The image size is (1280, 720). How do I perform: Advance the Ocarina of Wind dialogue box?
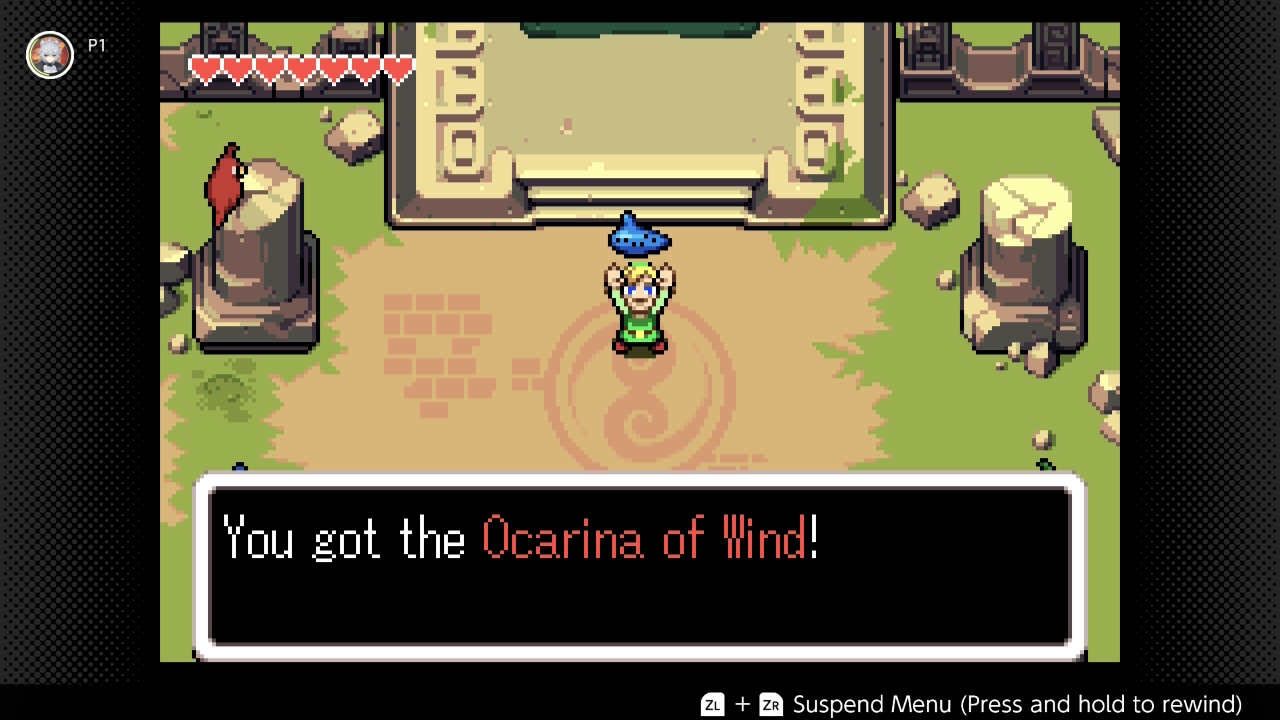[x=640, y=567]
